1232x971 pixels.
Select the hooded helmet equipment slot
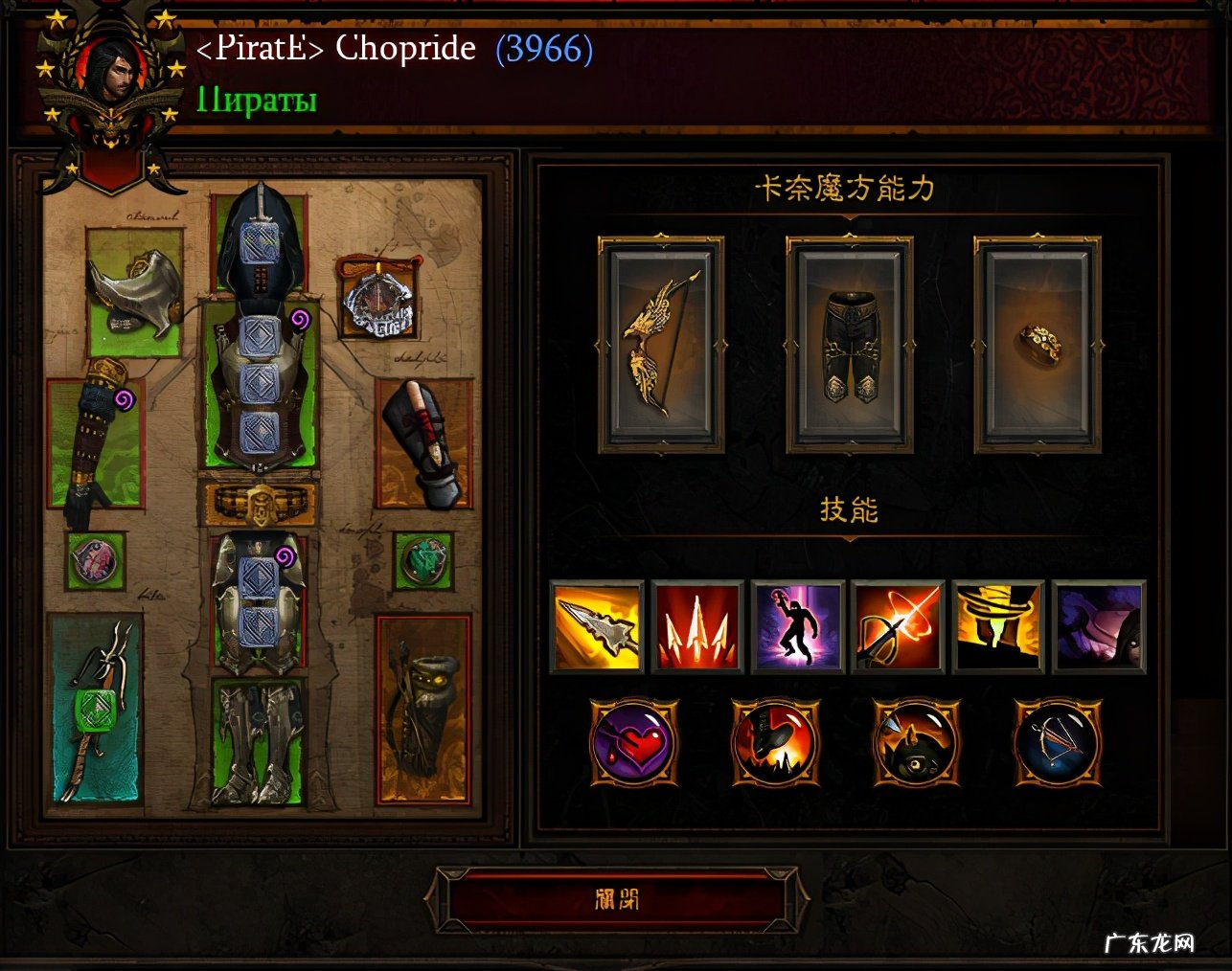tap(260, 239)
